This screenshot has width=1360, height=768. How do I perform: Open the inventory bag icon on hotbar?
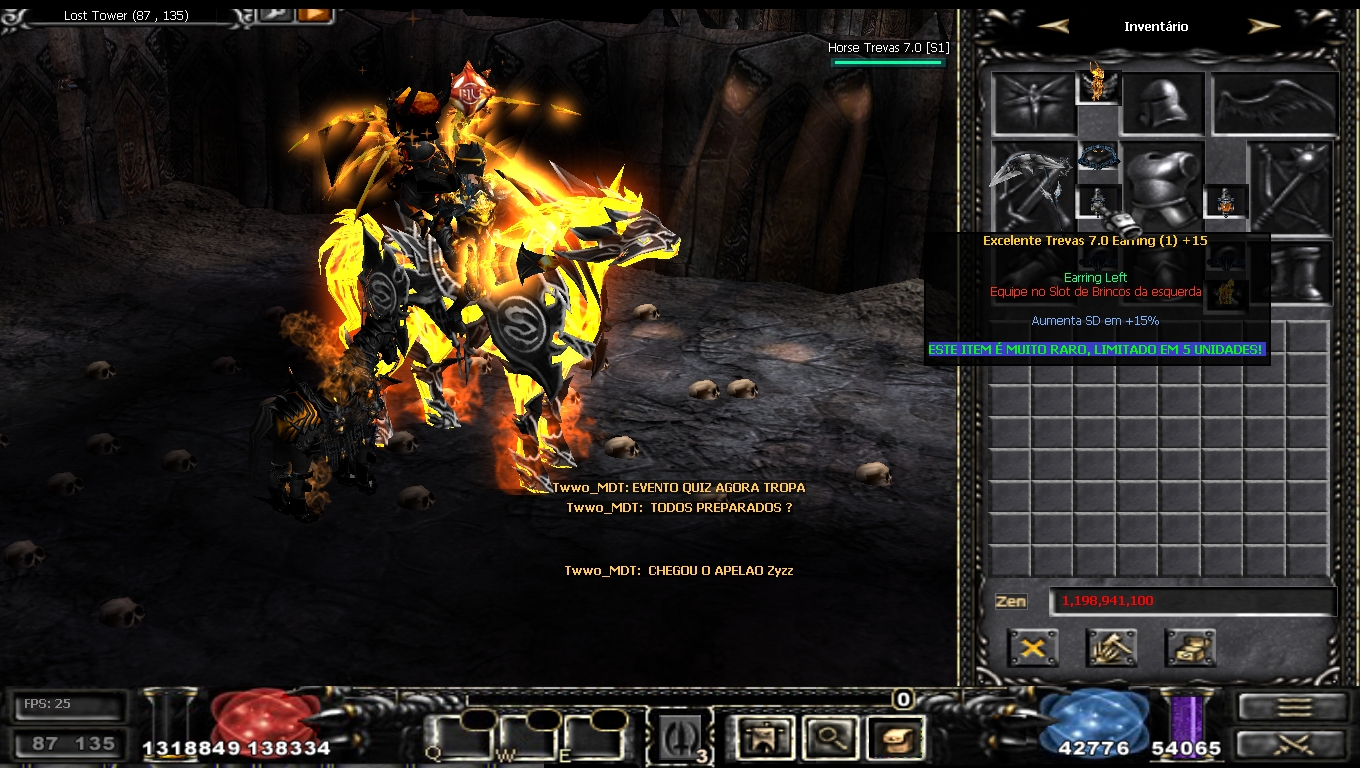tap(894, 740)
